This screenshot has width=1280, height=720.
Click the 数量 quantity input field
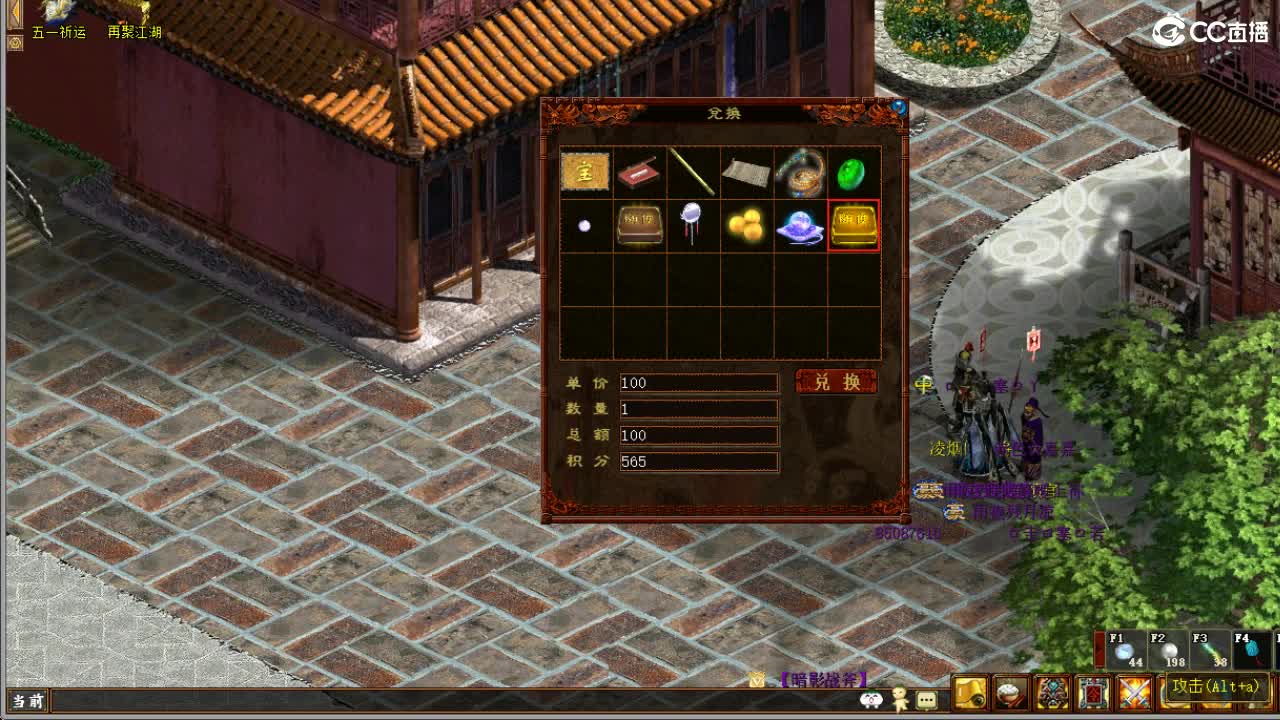coord(700,409)
